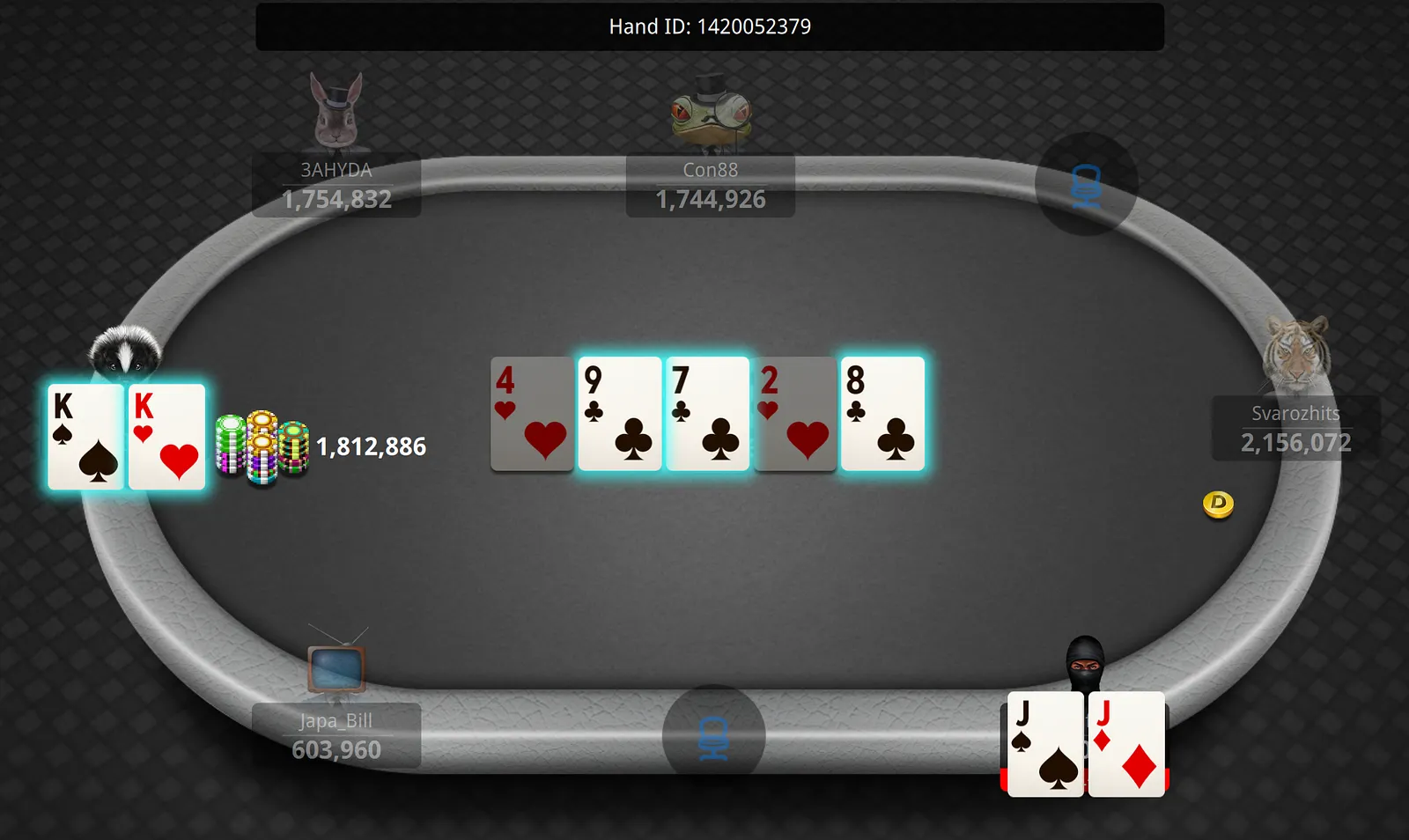The height and width of the screenshot is (840, 1409).
Task: Select the skunk player avatar
Action: coord(125,351)
